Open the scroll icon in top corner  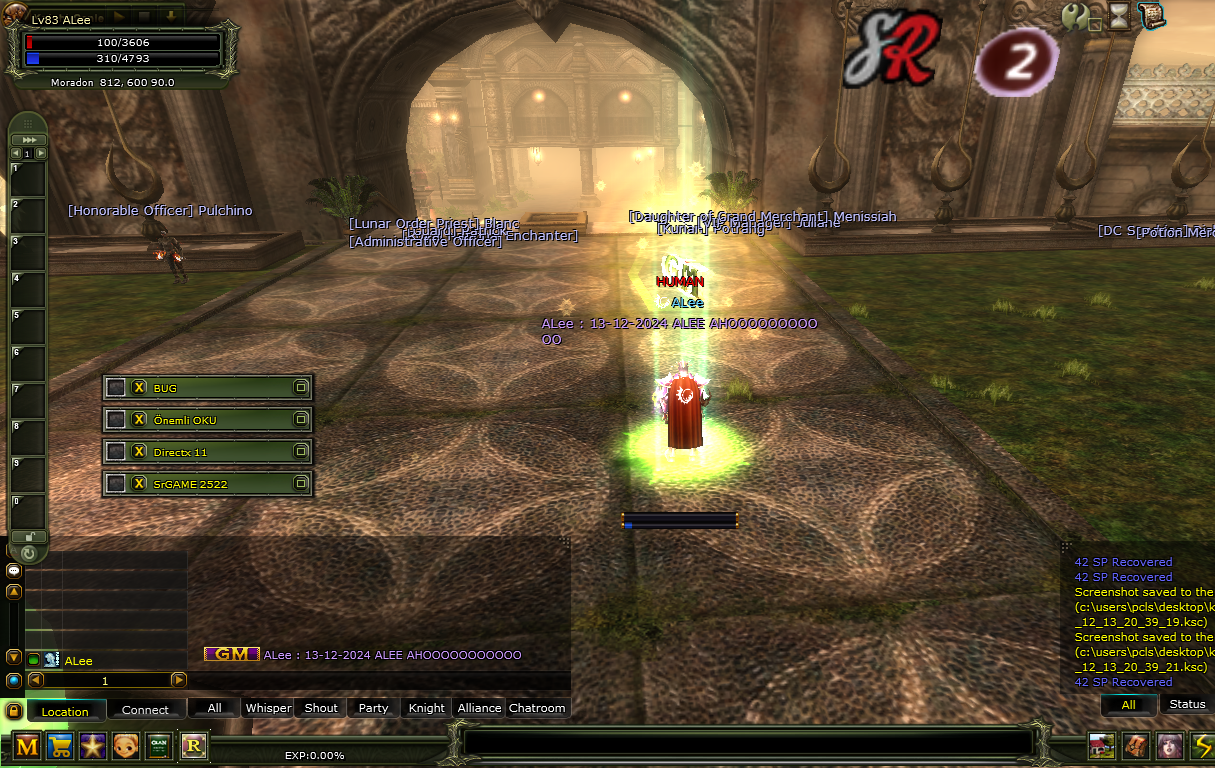(1151, 15)
